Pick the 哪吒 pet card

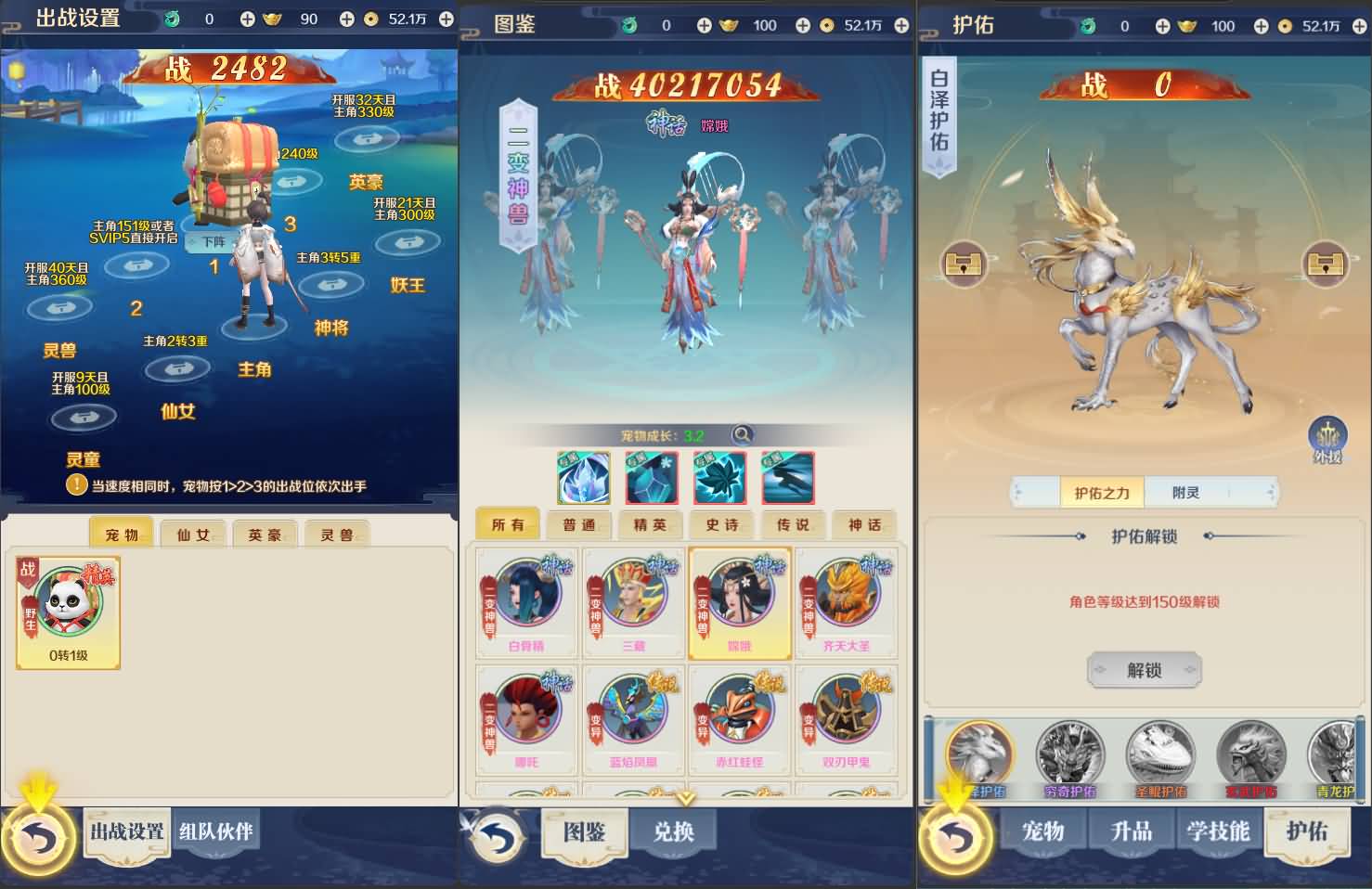(x=526, y=719)
